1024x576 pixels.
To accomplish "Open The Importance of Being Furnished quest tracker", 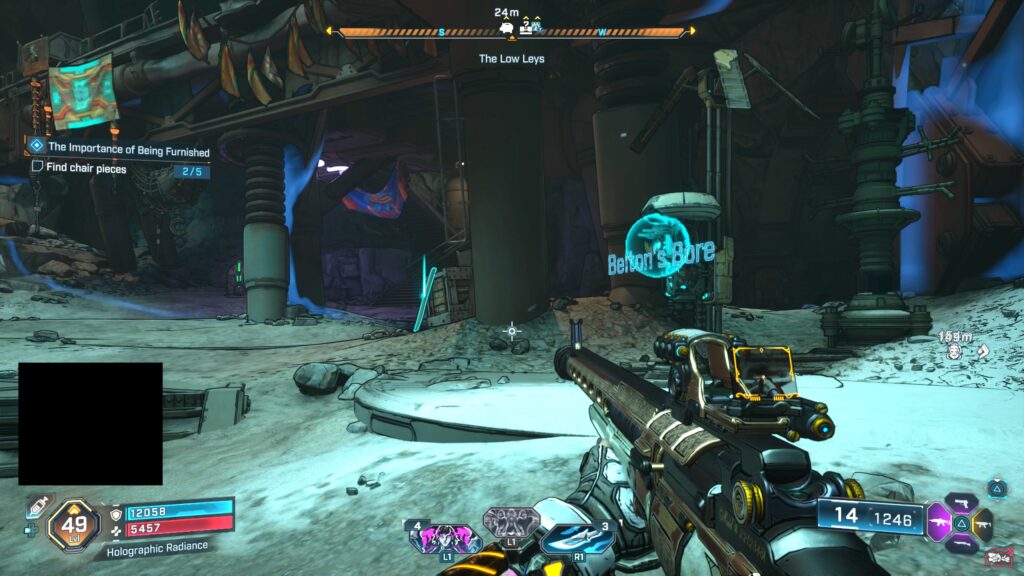I will click(128, 148).
